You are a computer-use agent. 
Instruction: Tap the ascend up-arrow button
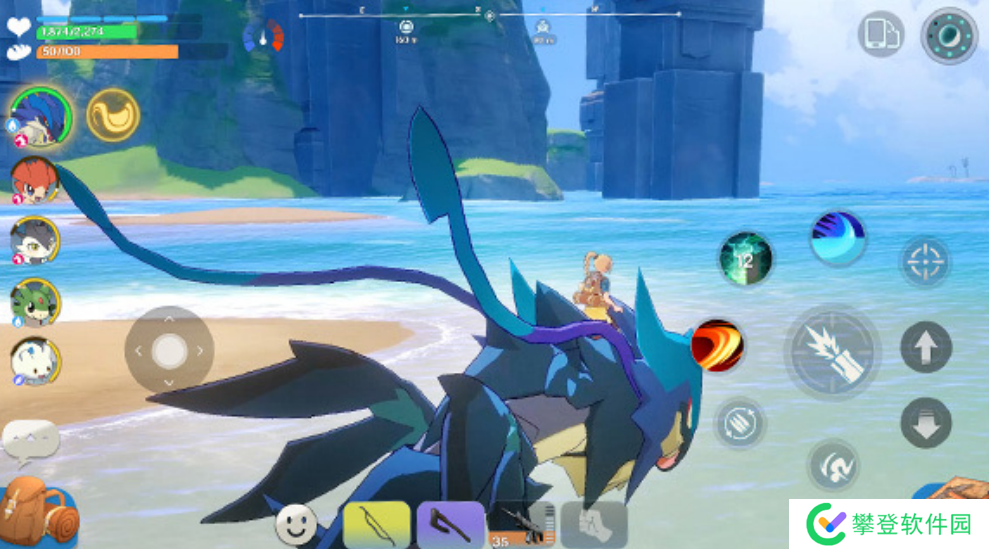[925, 347]
